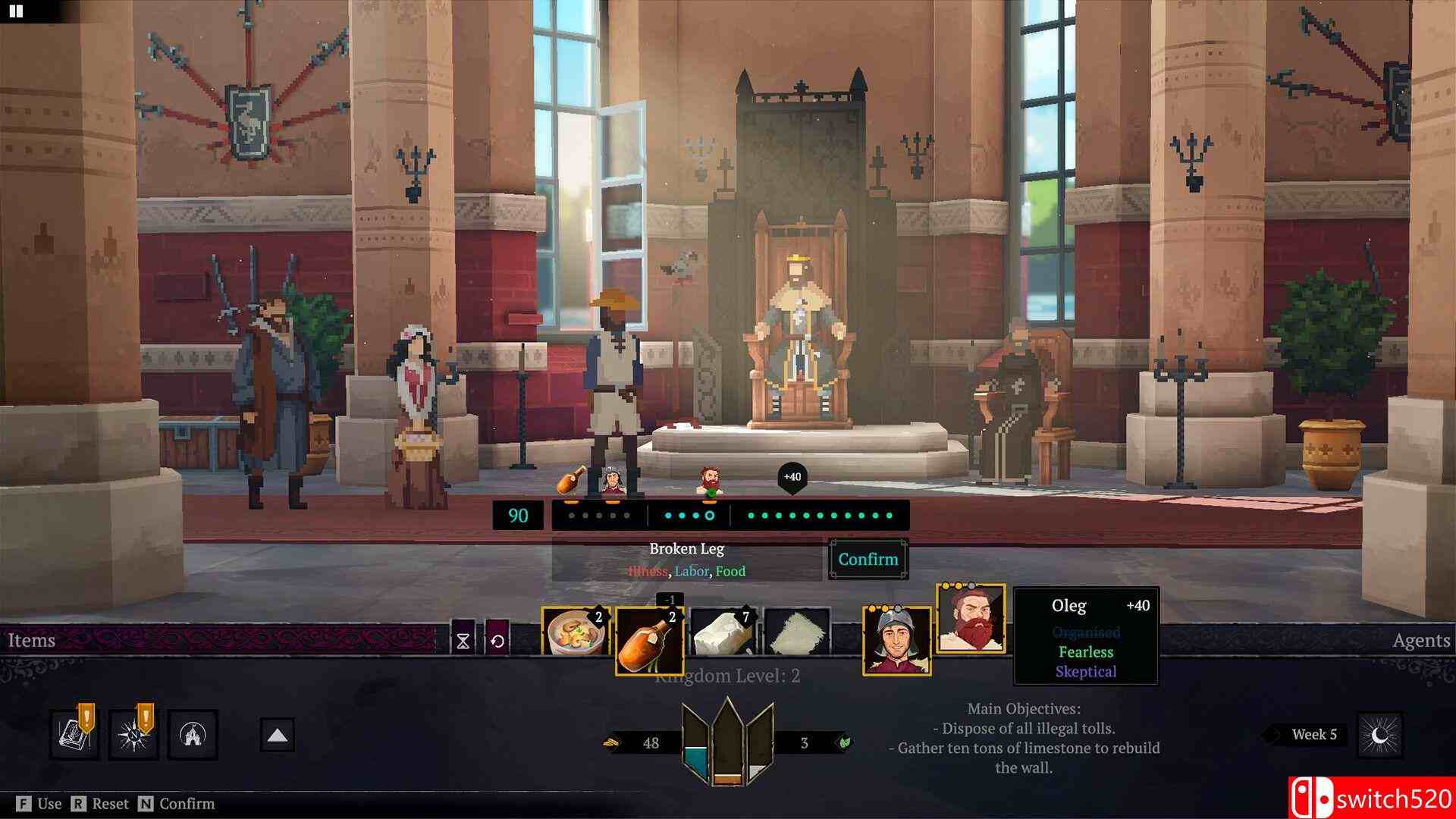Image resolution: width=1456 pixels, height=819 pixels.
Task: Expand the panel with the up arrow
Action: (277, 735)
